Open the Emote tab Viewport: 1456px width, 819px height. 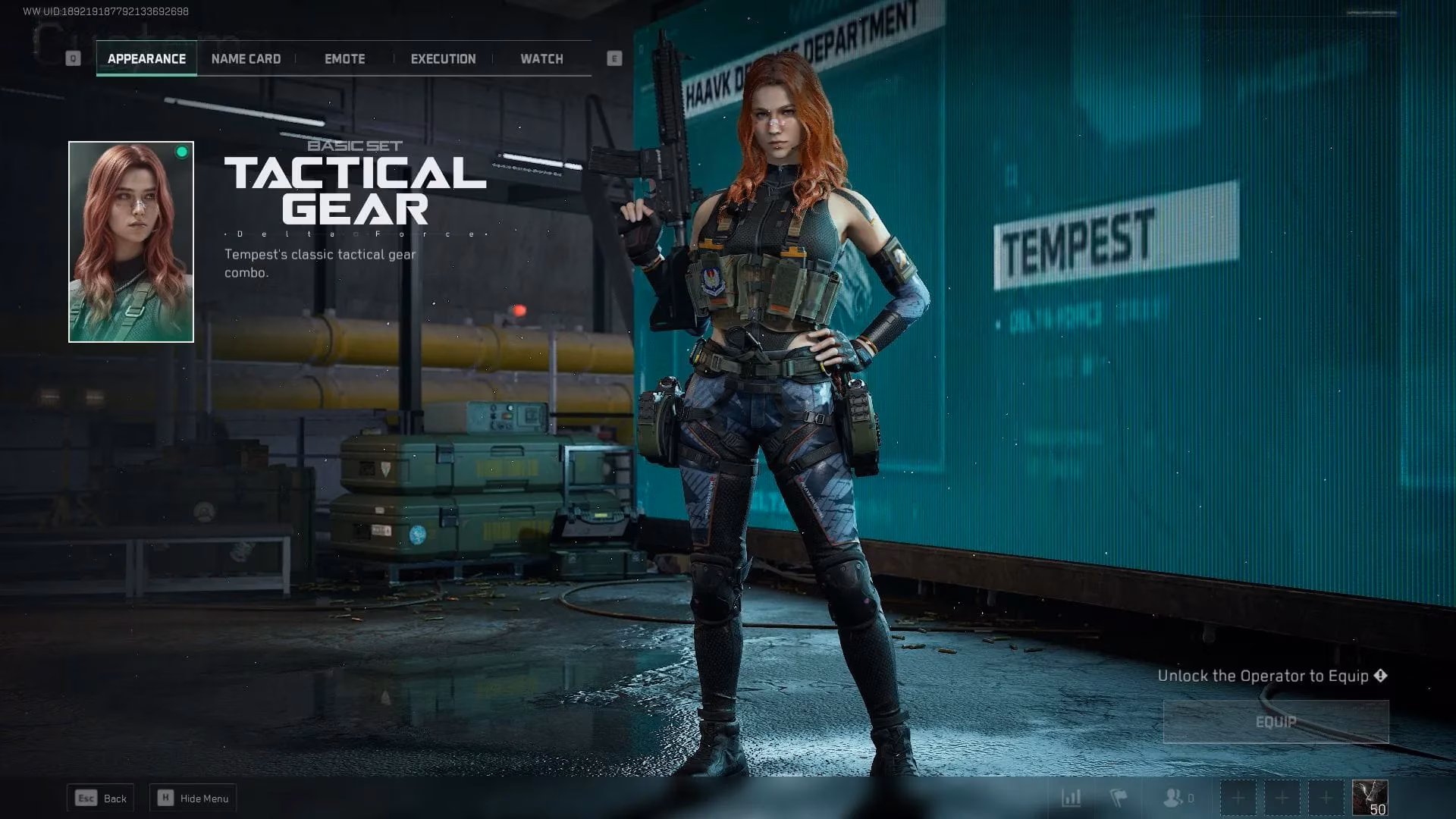pos(345,58)
